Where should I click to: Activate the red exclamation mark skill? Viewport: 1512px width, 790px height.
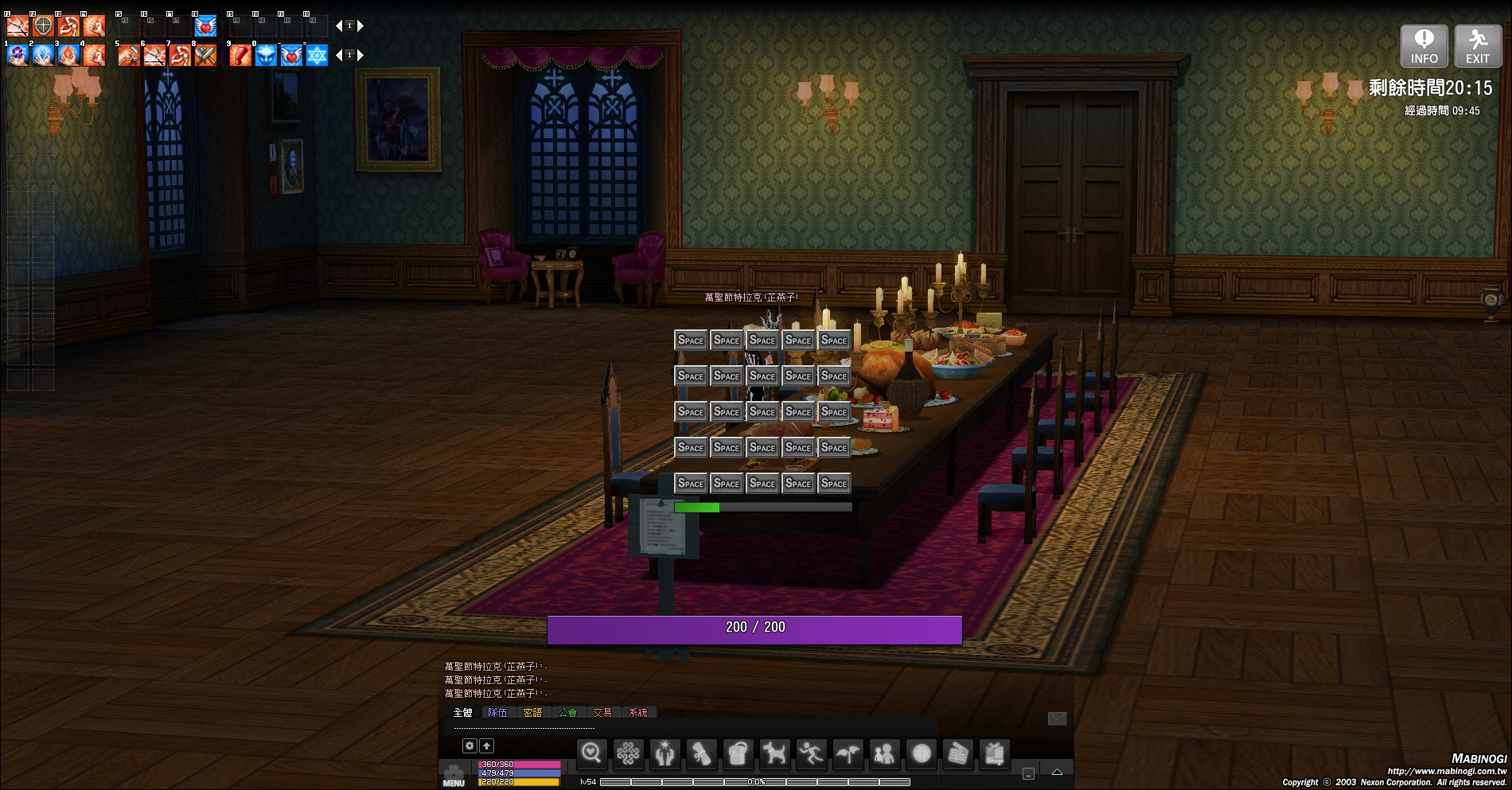[240, 56]
